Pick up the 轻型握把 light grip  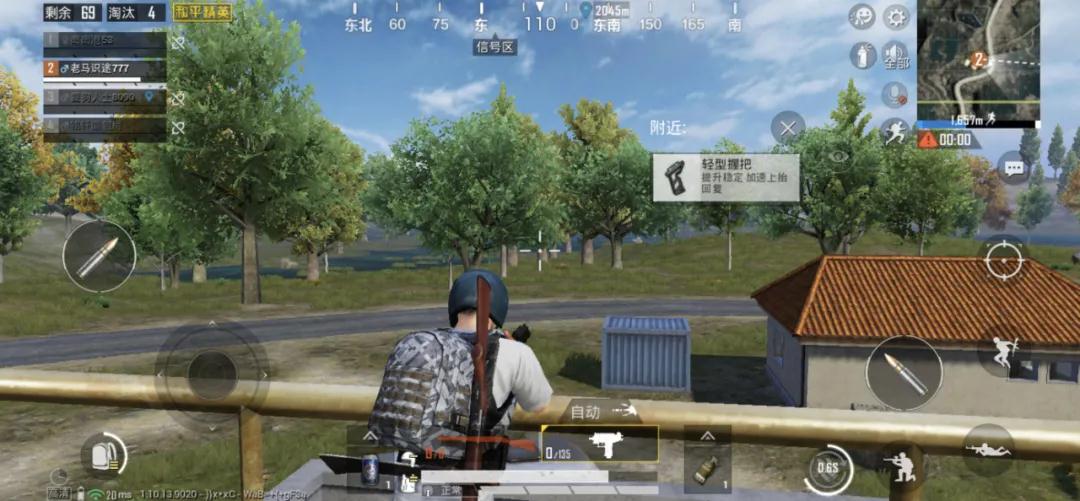pyautogui.click(x=726, y=178)
